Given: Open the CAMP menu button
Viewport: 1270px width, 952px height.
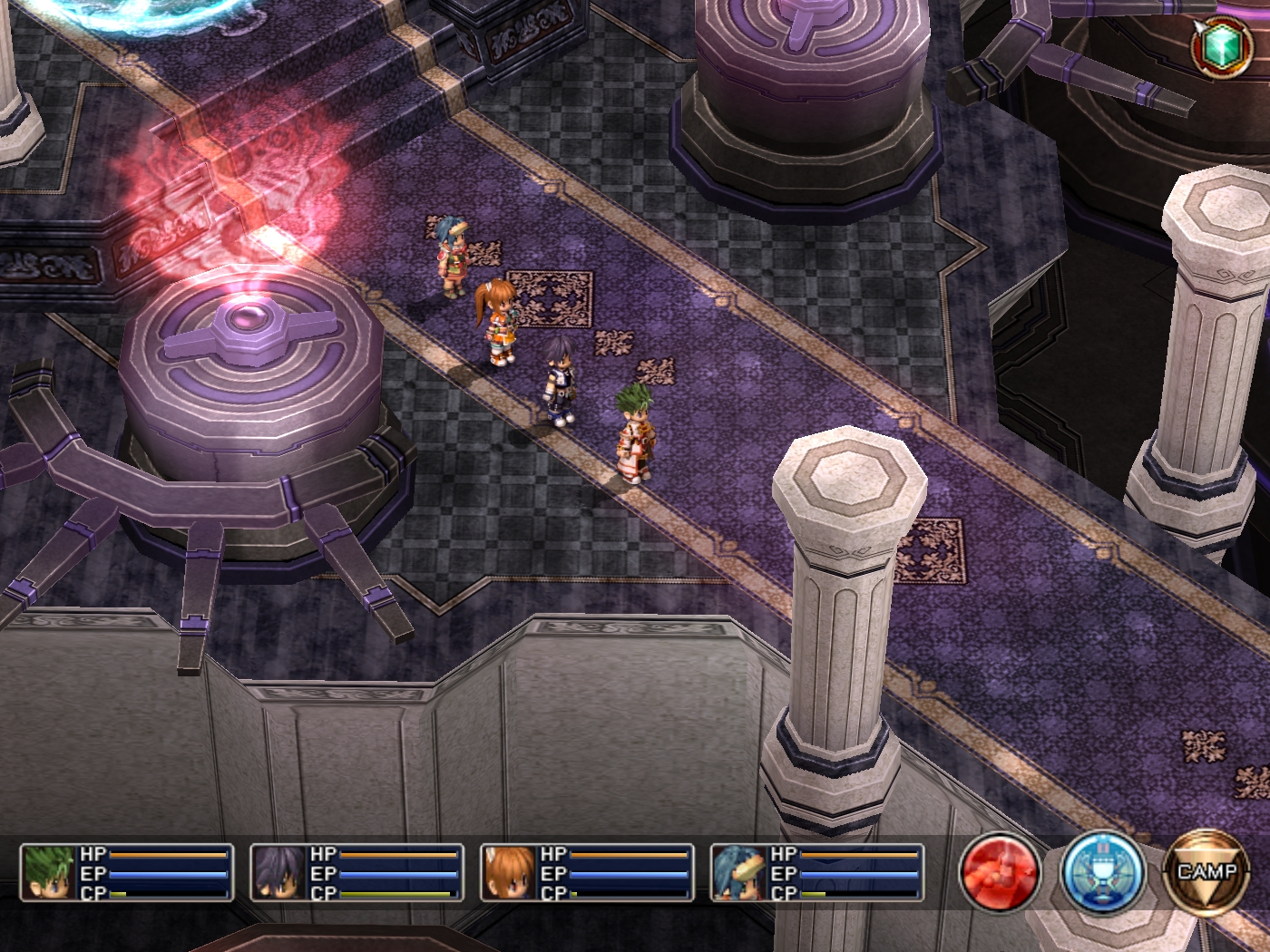Looking at the screenshot, I should pyautogui.click(x=1206, y=873).
